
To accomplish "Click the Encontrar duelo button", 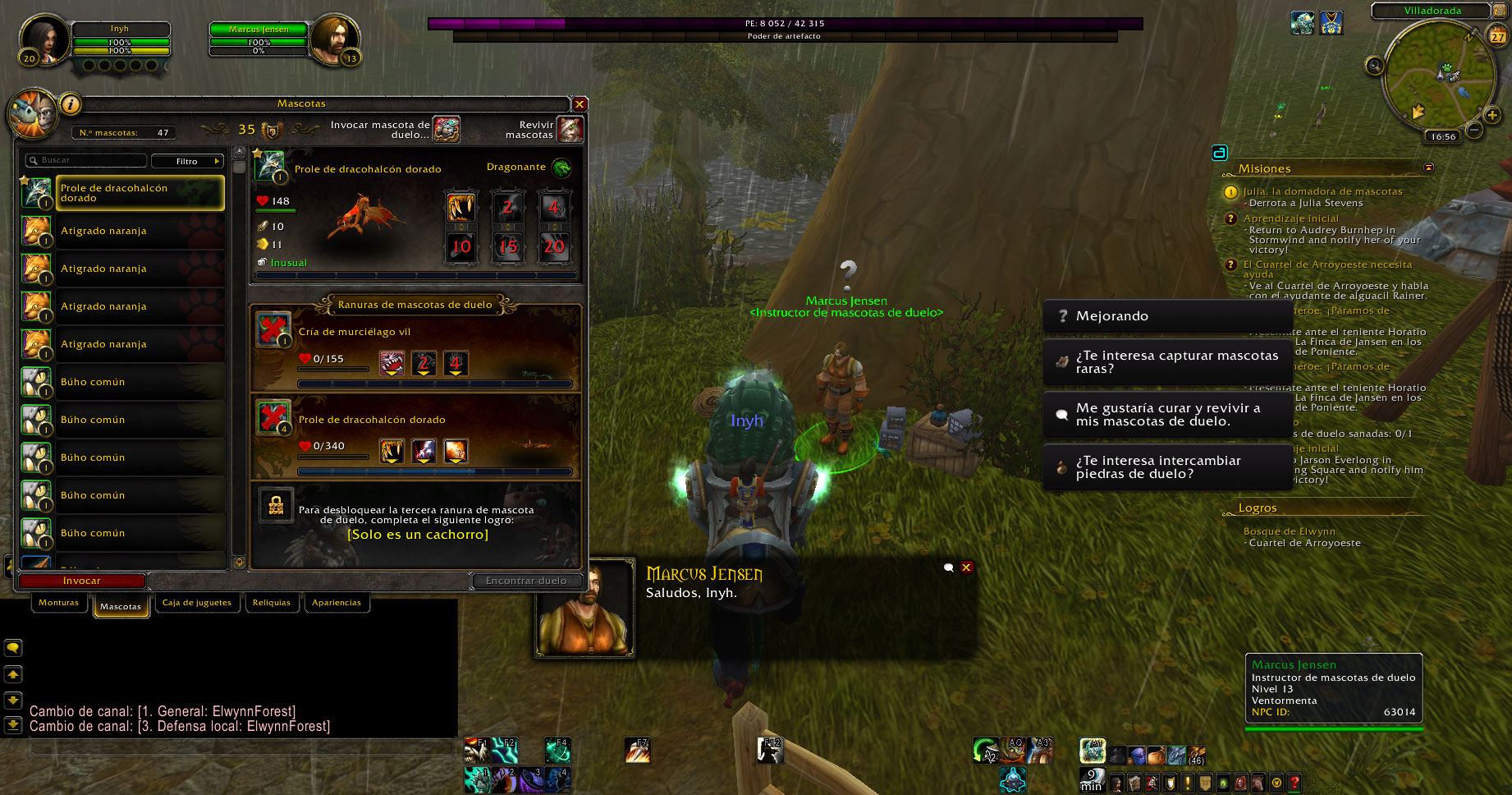I will 526,581.
